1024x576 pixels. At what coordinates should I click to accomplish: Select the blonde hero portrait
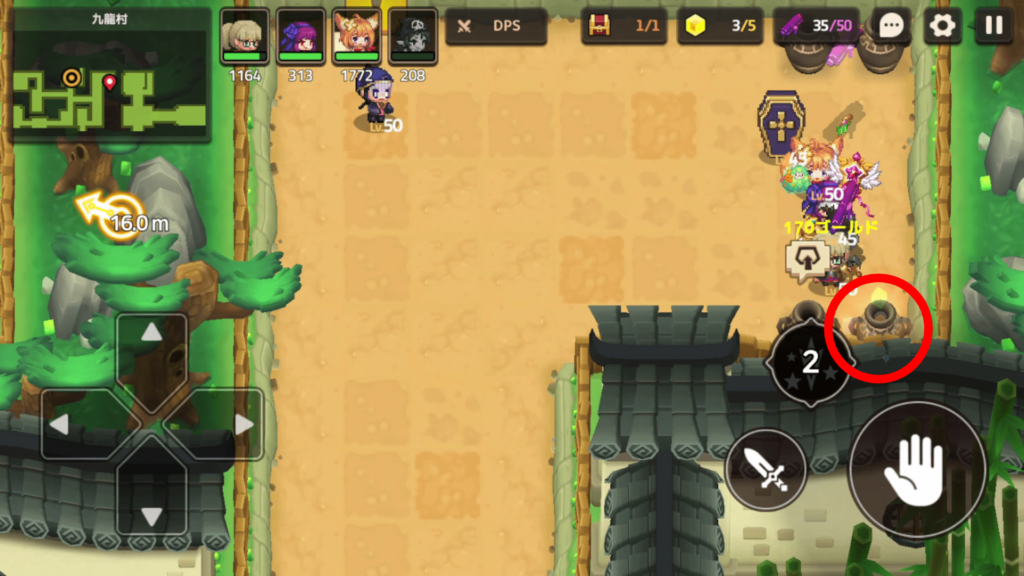244,36
